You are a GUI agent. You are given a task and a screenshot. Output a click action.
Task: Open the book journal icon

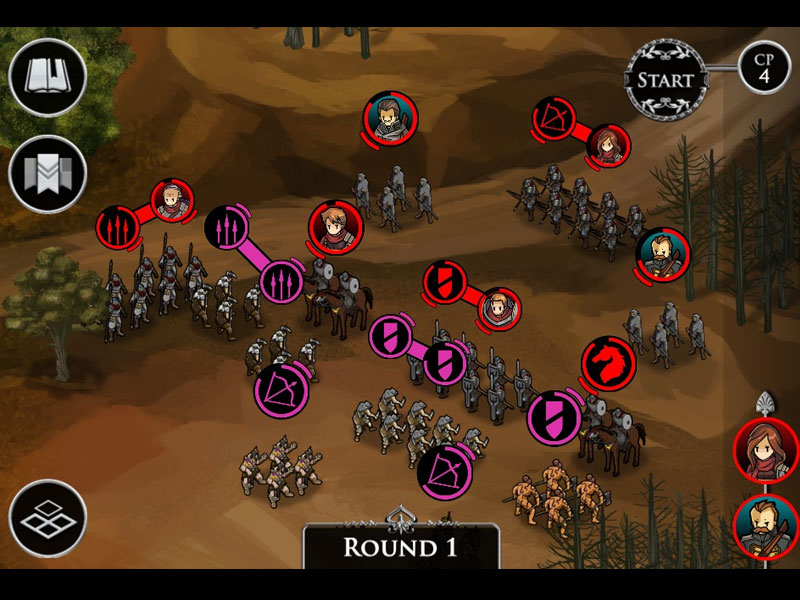pos(47,77)
